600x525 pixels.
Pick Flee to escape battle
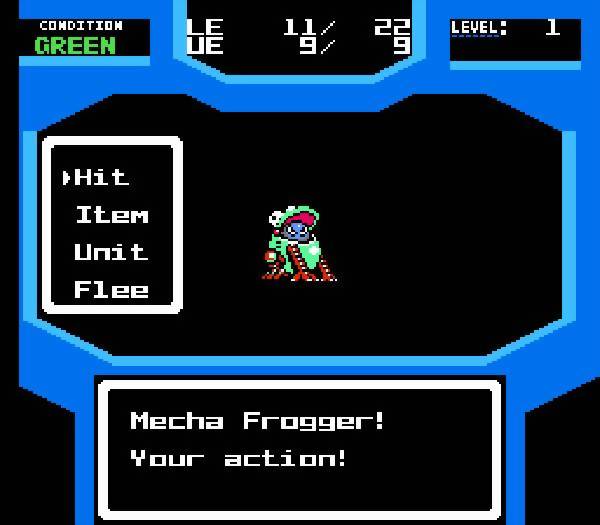(x=111, y=290)
